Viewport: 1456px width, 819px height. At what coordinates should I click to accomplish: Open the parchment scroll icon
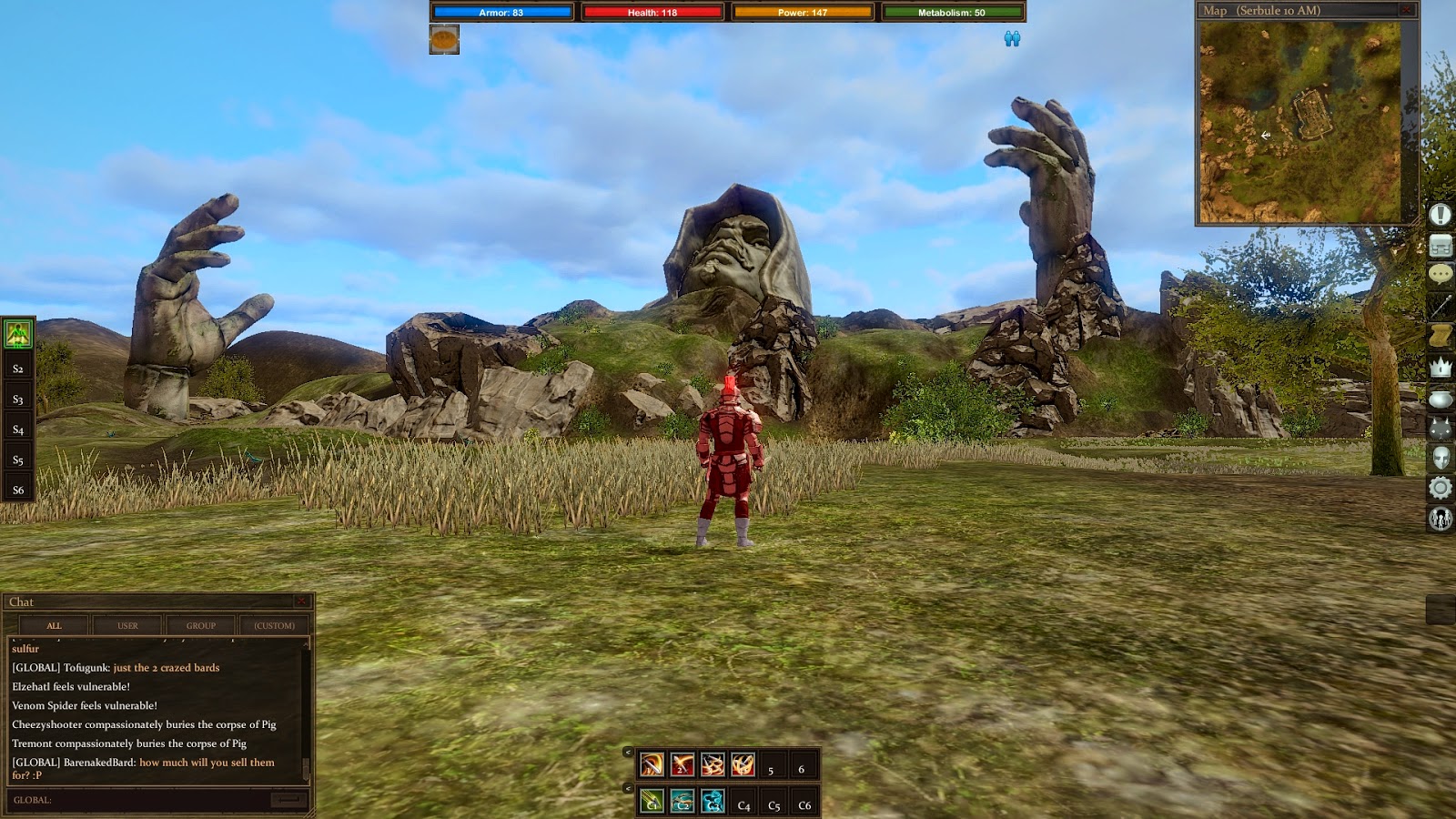(x=1440, y=336)
